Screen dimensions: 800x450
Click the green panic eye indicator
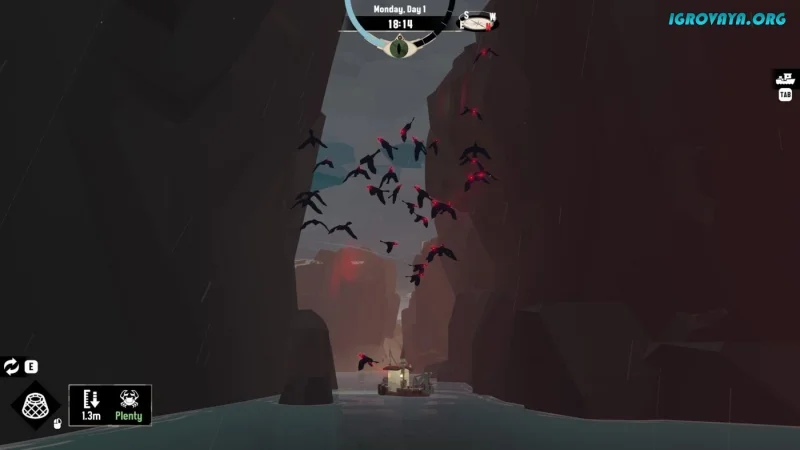click(399, 44)
